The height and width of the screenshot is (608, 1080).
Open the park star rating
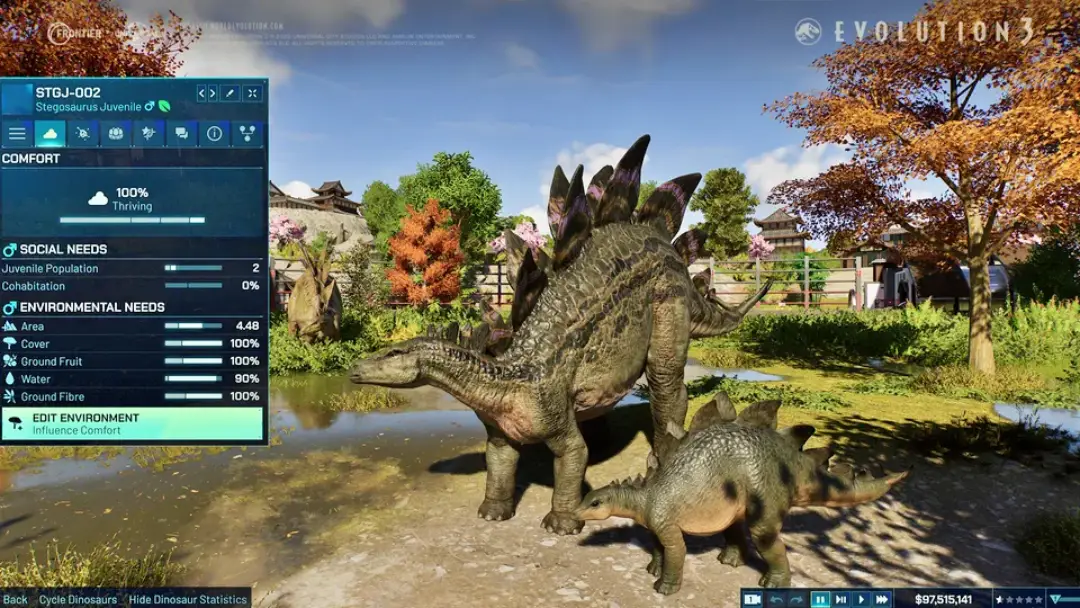(x=1020, y=599)
